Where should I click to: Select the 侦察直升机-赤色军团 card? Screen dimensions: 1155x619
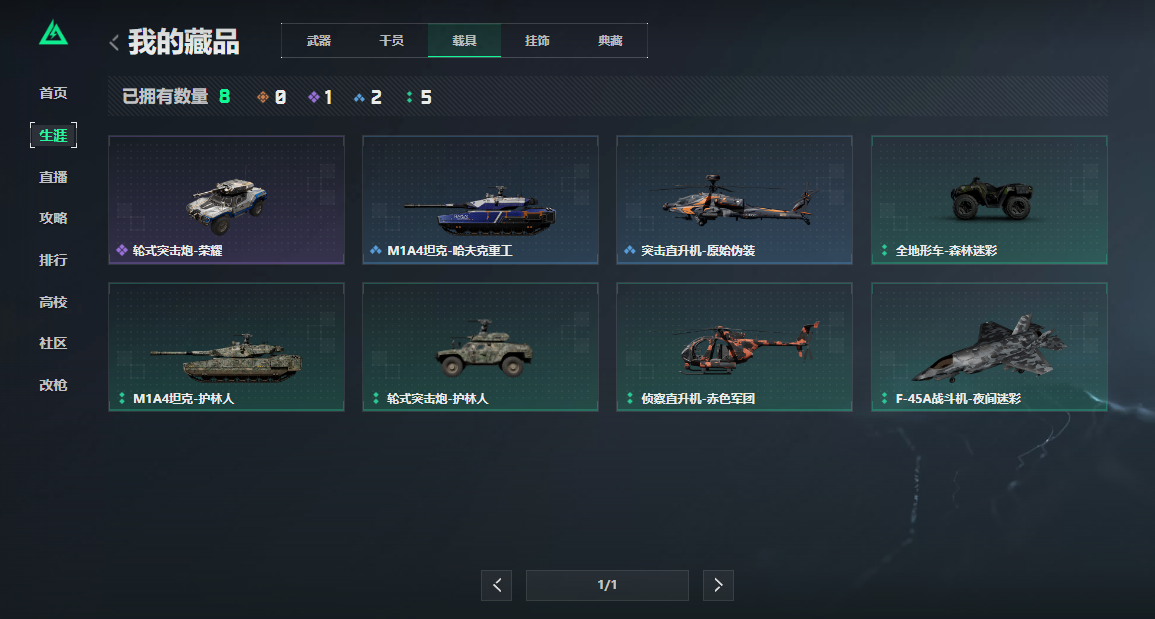pos(734,347)
